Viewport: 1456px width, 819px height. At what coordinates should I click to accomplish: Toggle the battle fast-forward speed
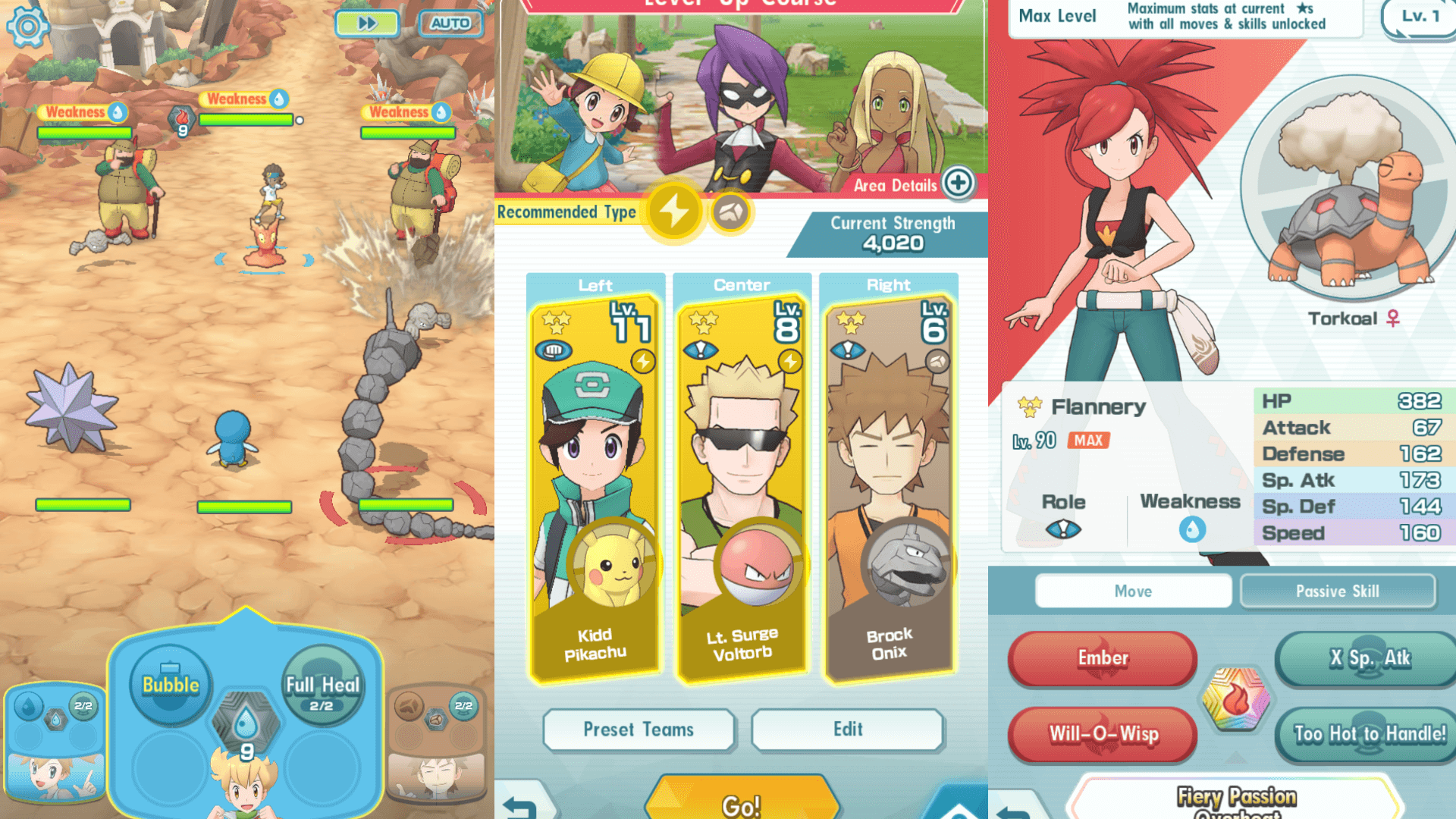(x=367, y=24)
